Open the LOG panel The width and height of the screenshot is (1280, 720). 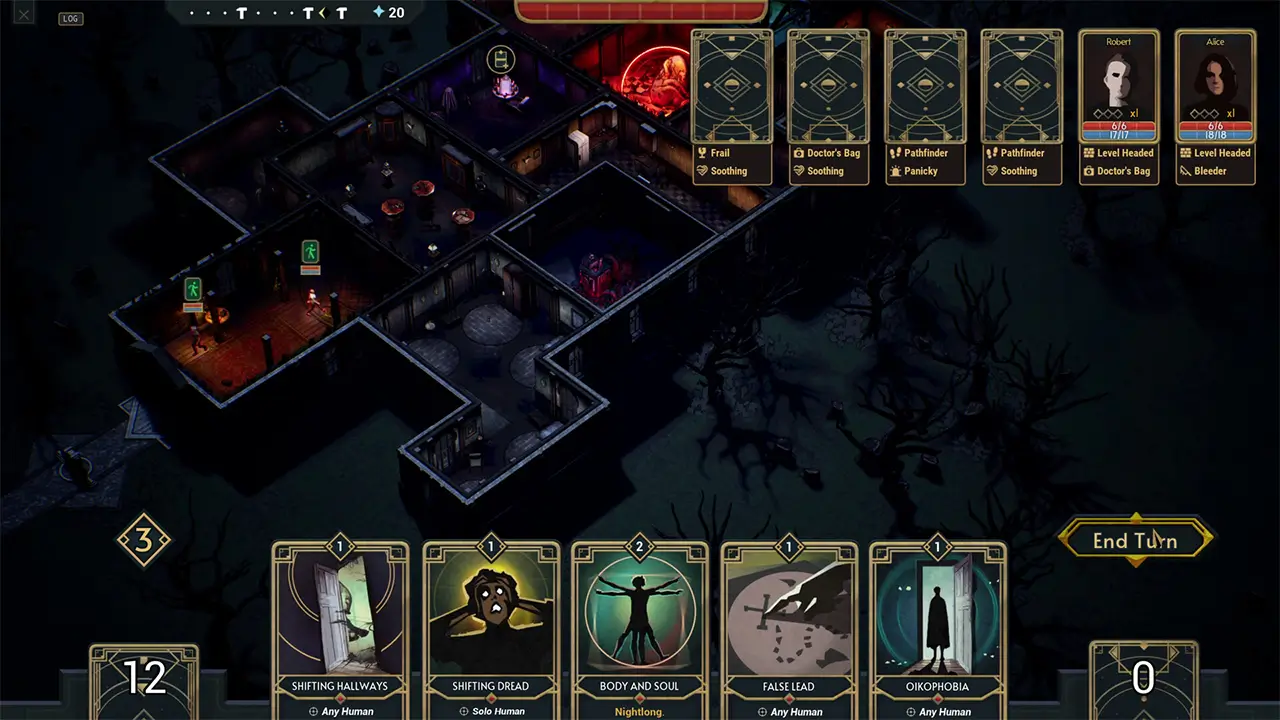coord(70,18)
